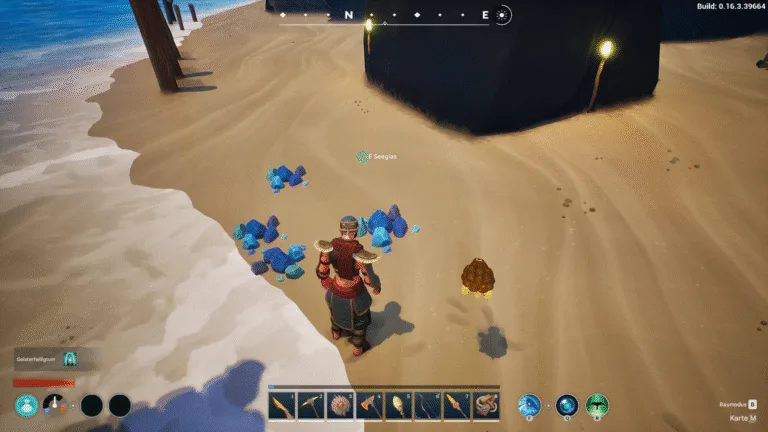The height and width of the screenshot is (432, 768).
Task: Select the pickaxe in hotbar slot 2
Action: tap(312, 405)
